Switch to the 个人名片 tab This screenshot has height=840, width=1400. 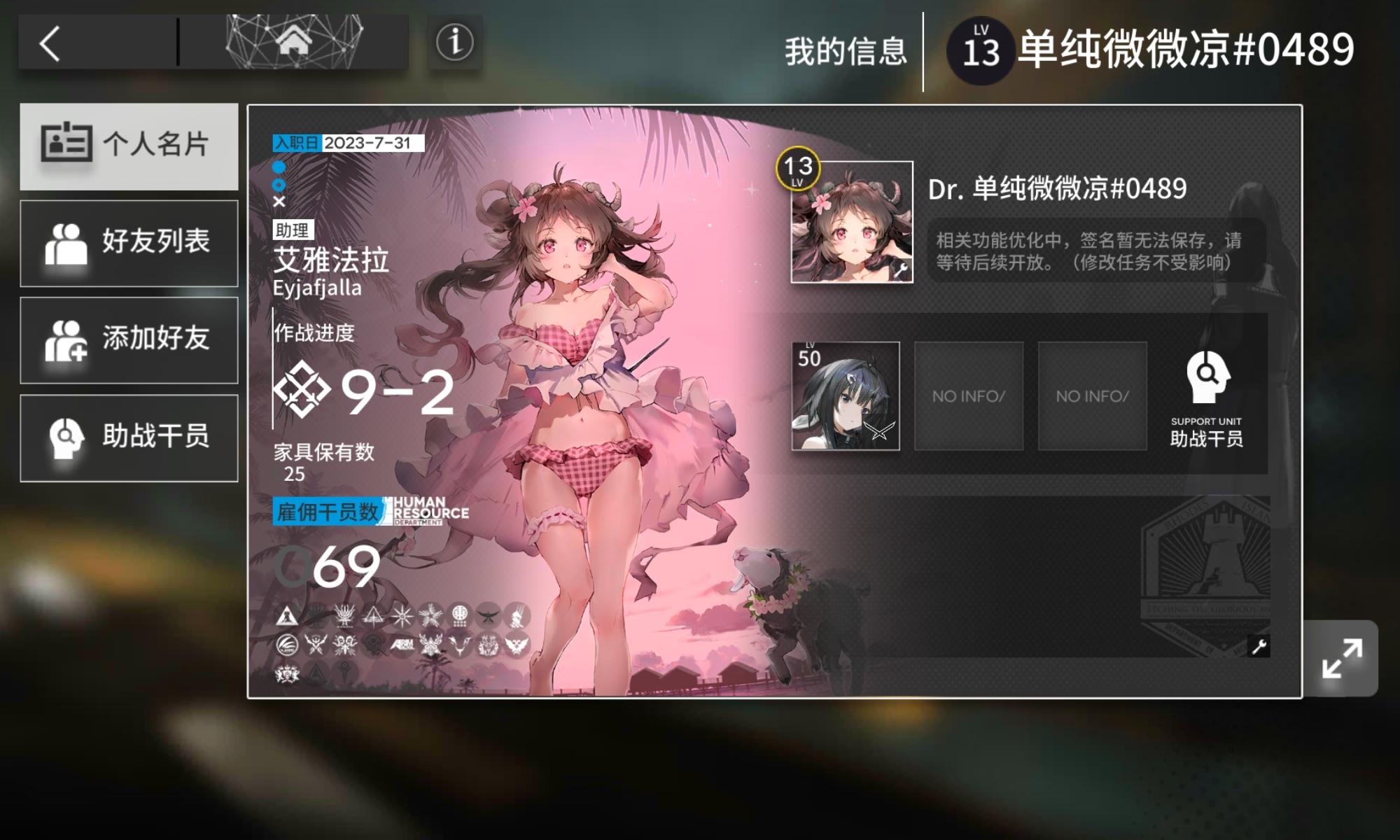click(x=129, y=145)
